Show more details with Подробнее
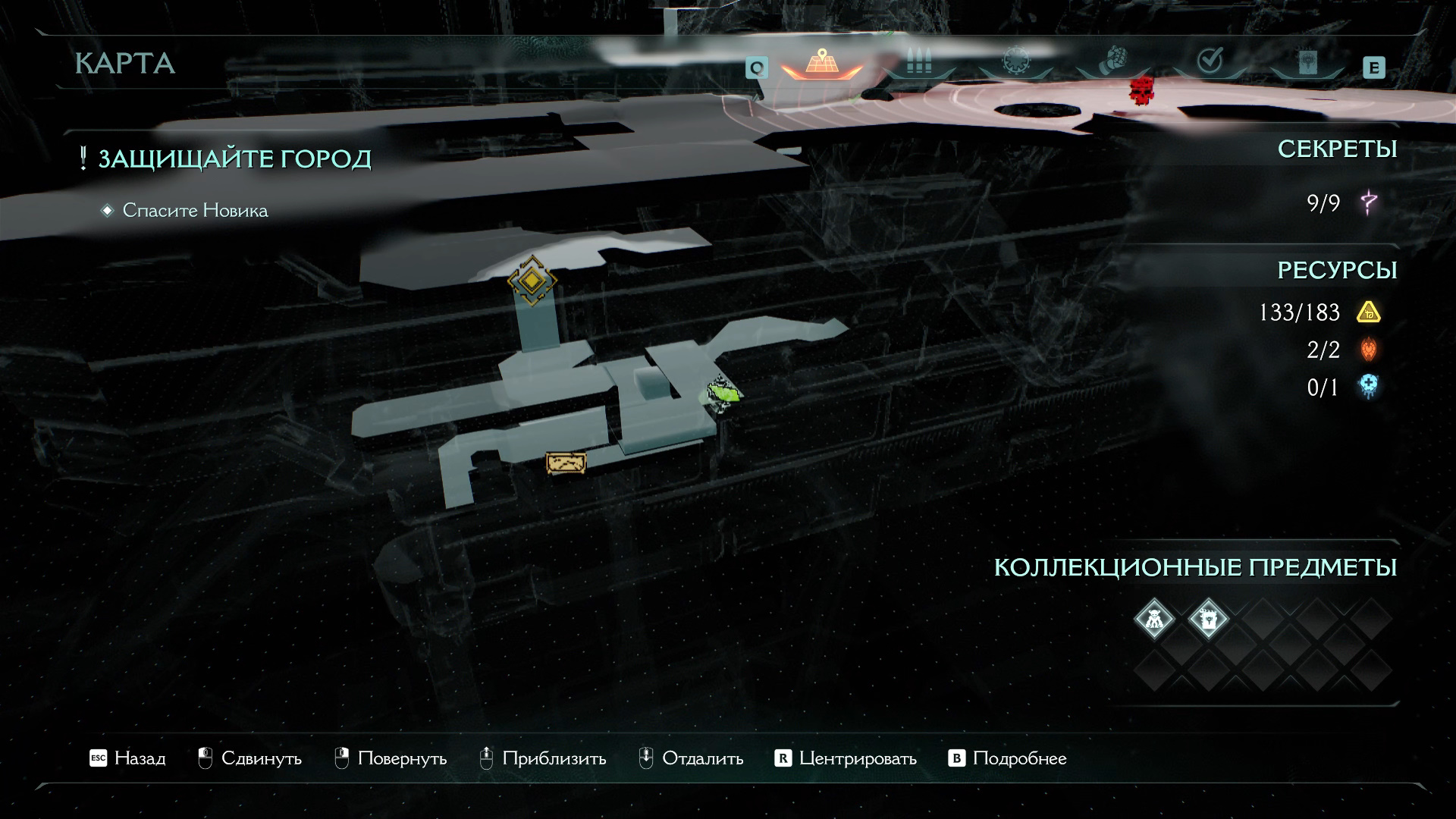This screenshot has height=819, width=1456. coord(1008,758)
